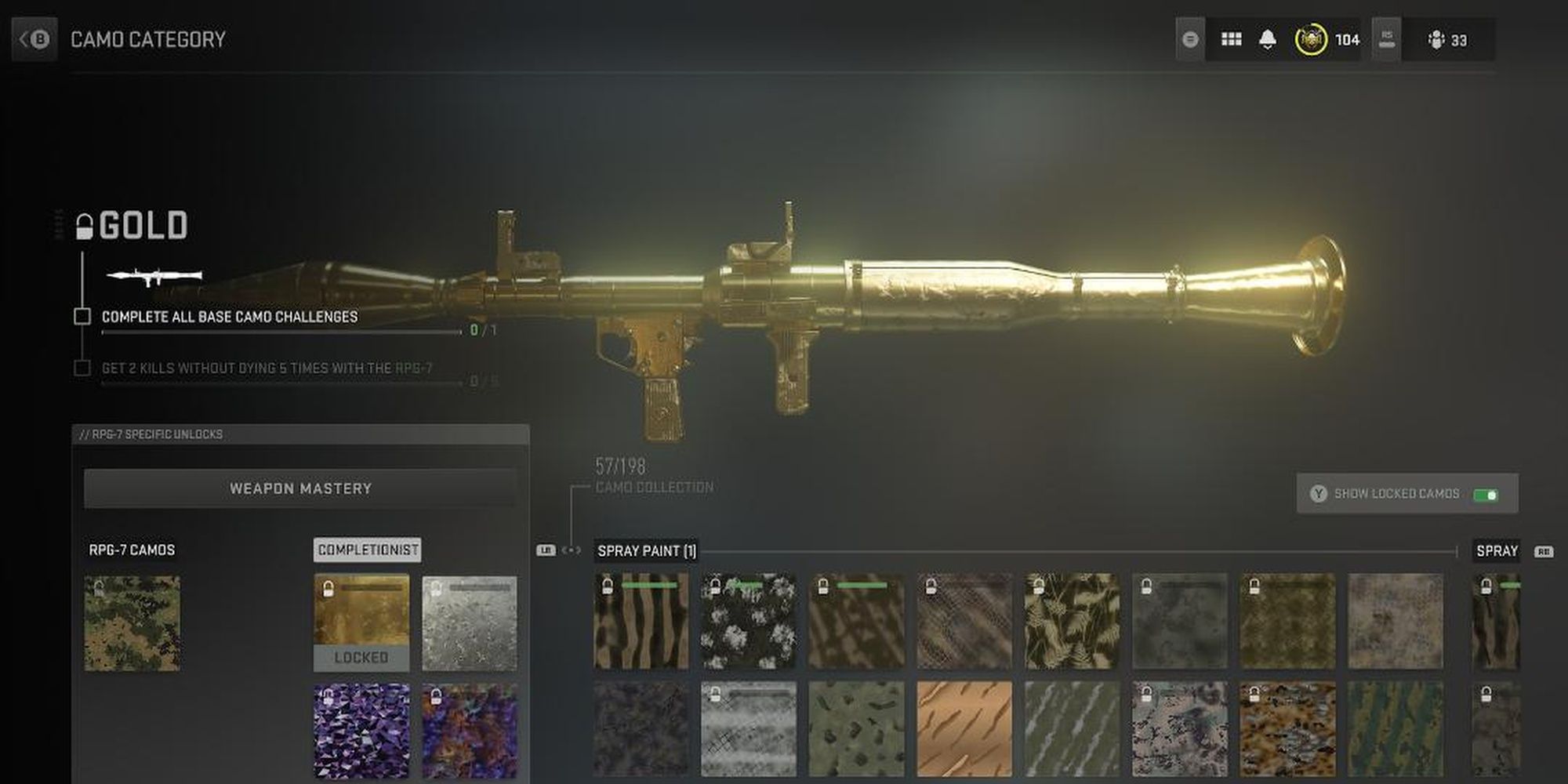Image resolution: width=1568 pixels, height=784 pixels.
Task: Open the Weapon Mastery section
Action: point(300,488)
